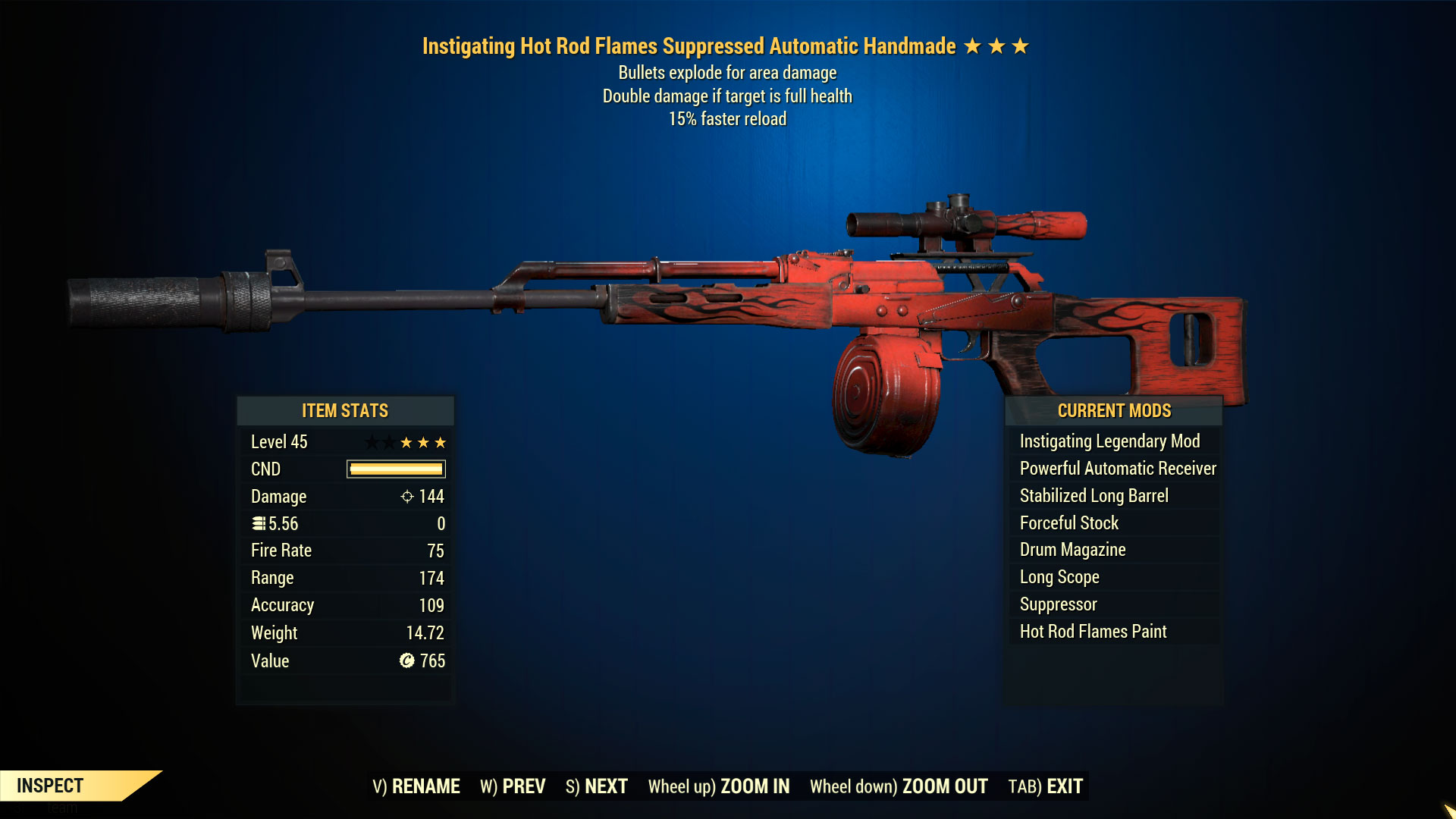The image size is (1456, 819).
Task: Toggle the Suppressor mod entry
Action: pyautogui.click(x=1057, y=604)
